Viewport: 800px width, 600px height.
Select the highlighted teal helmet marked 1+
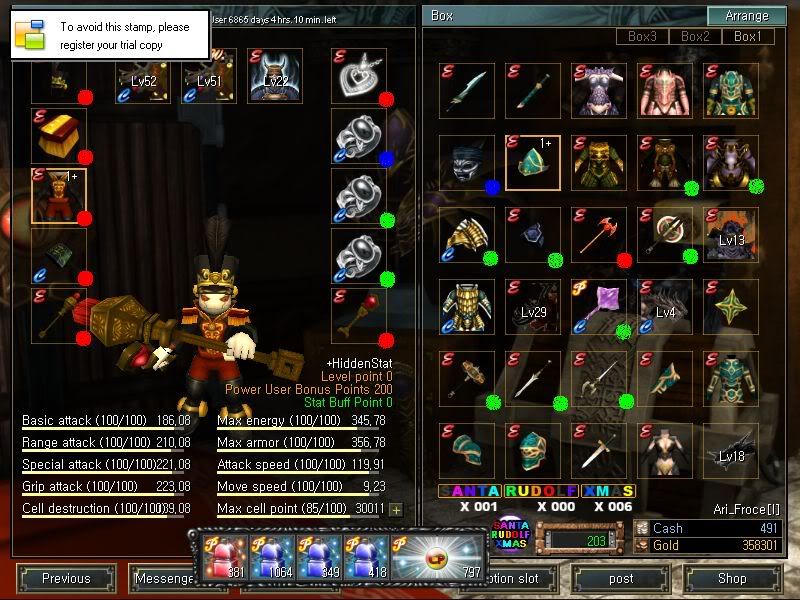(532, 163)
